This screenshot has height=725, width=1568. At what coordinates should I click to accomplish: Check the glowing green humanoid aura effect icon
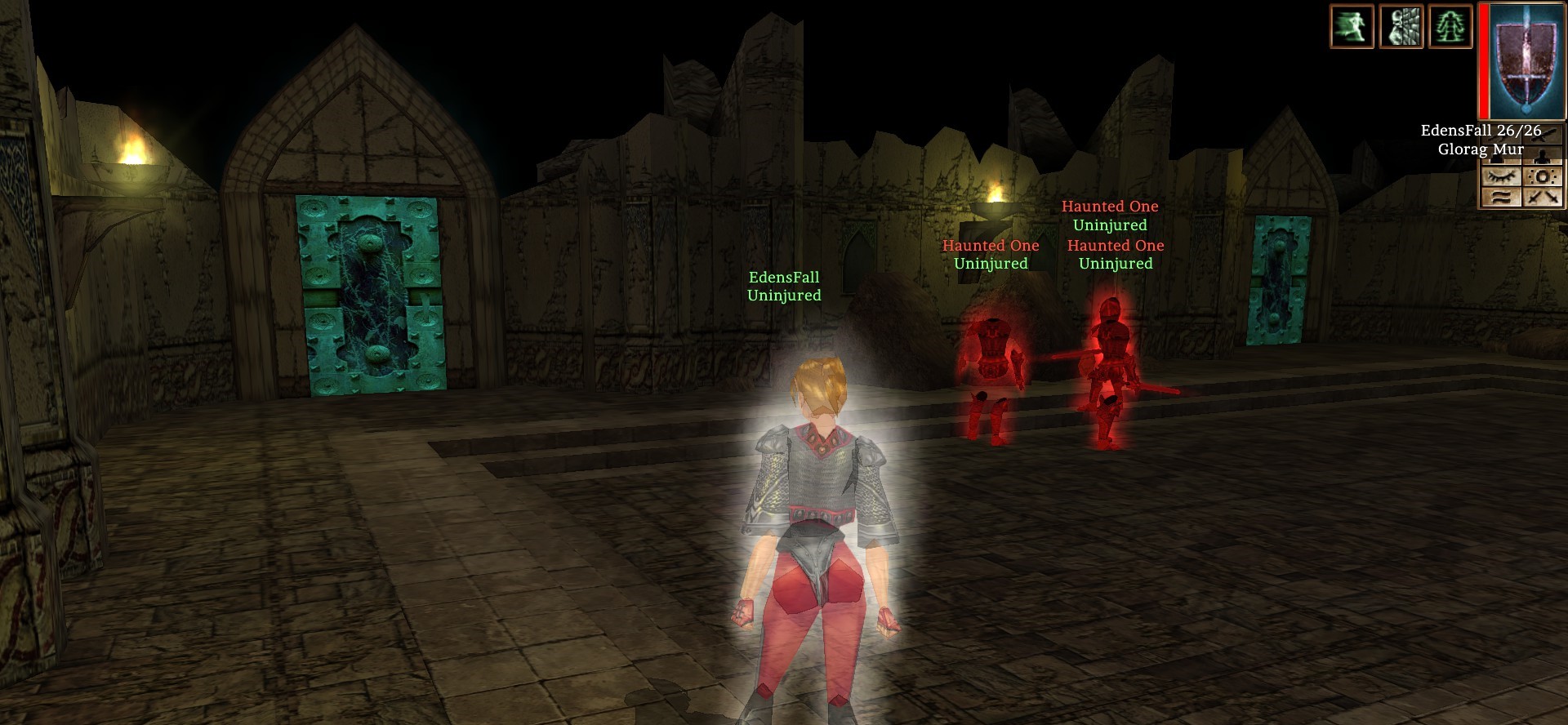click(1450, 26)
